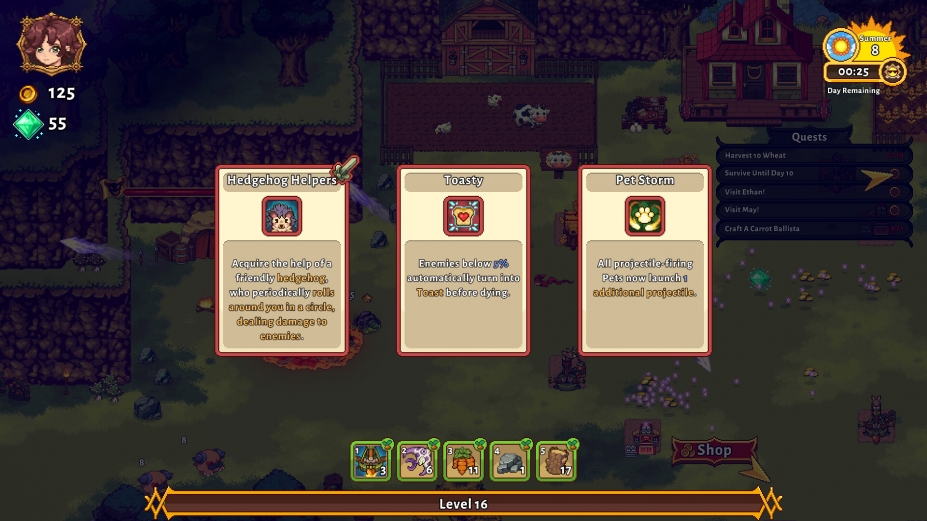927x521 pixels.
Task: Select the stone hotbar slot
Action: pos(510,461)
